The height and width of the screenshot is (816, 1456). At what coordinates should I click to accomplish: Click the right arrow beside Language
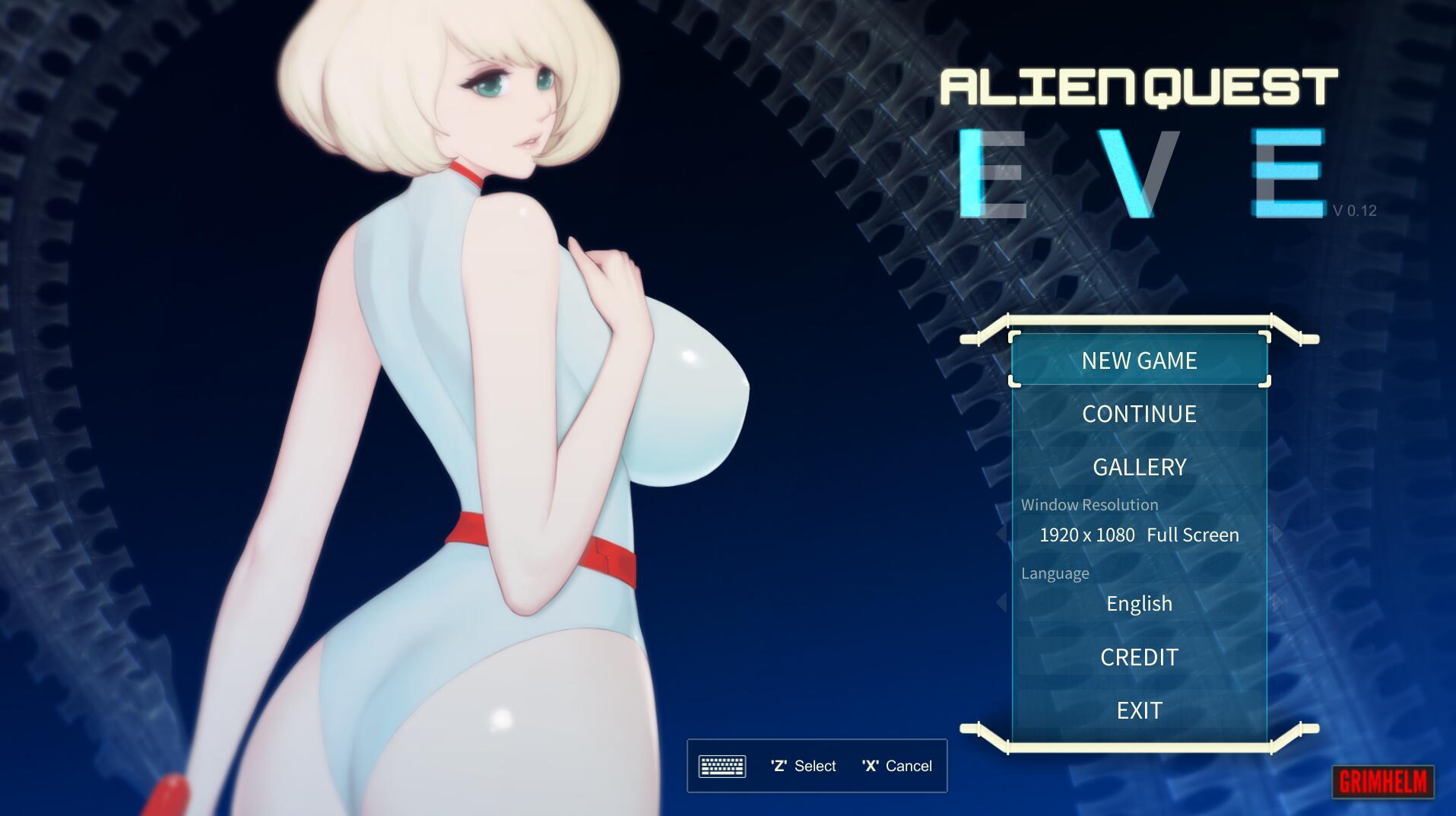[1277, 603]
